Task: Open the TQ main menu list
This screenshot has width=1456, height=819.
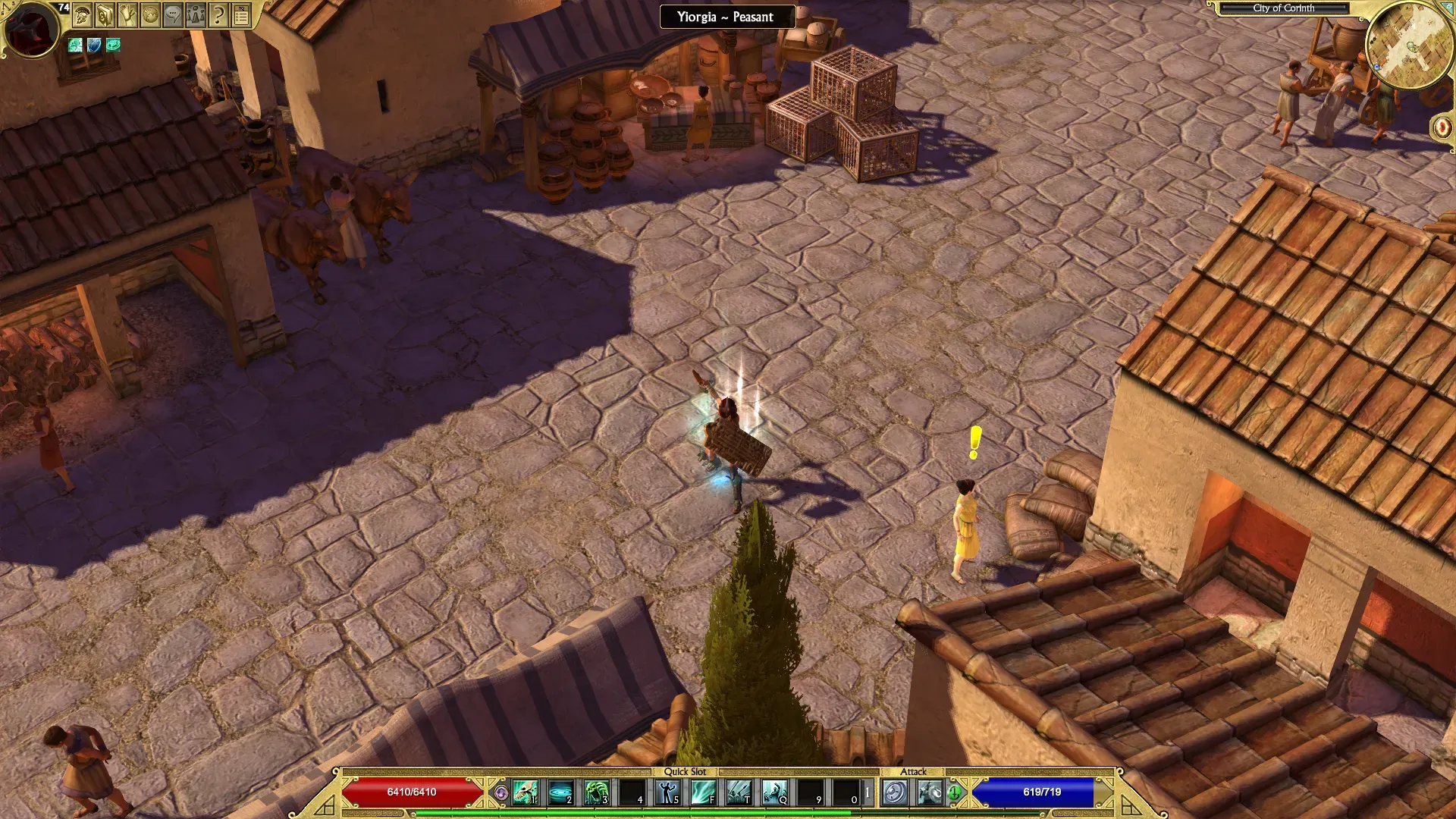Action: pos(241,14)
